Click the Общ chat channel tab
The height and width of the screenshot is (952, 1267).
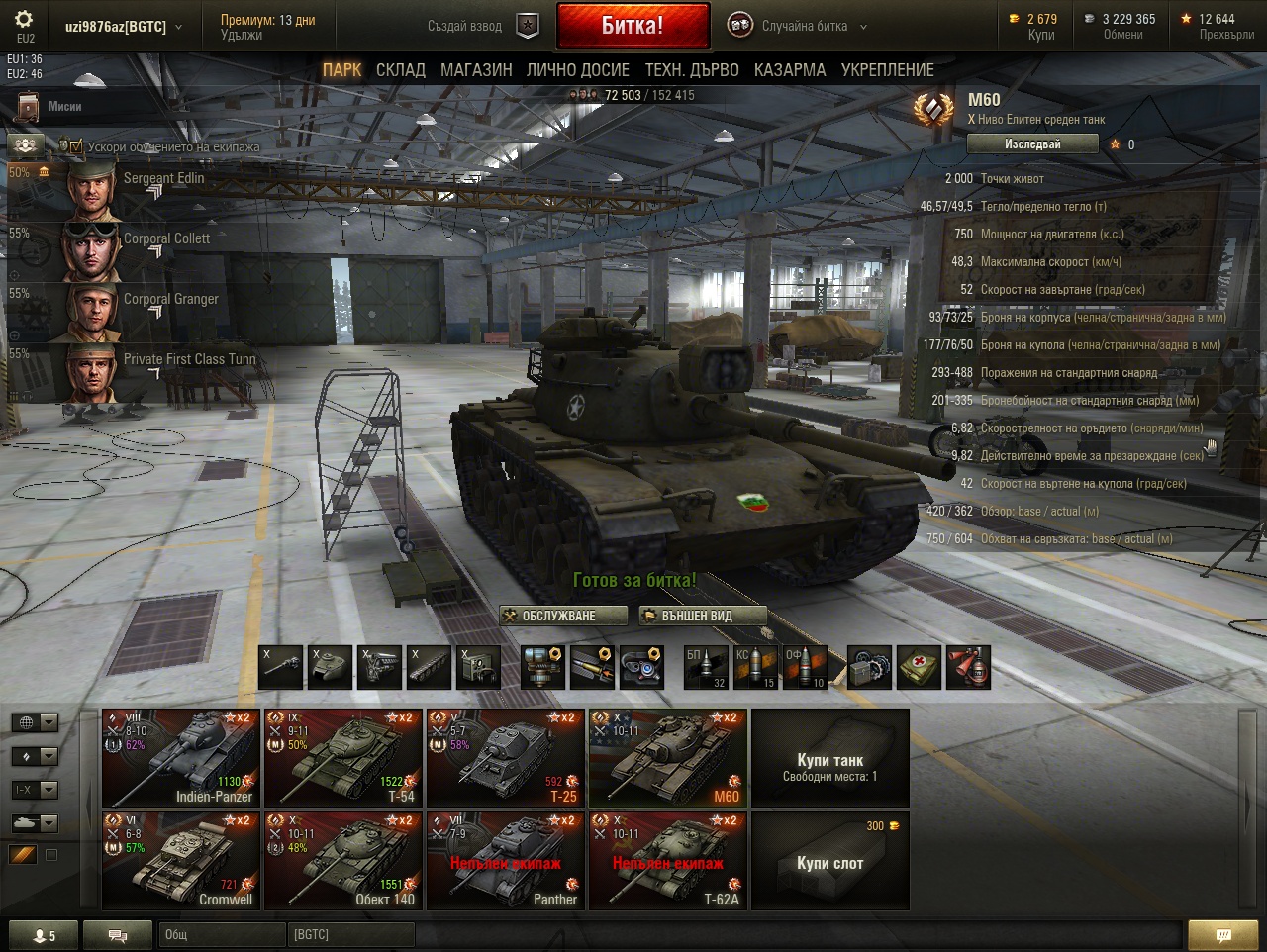pos(221,934)
